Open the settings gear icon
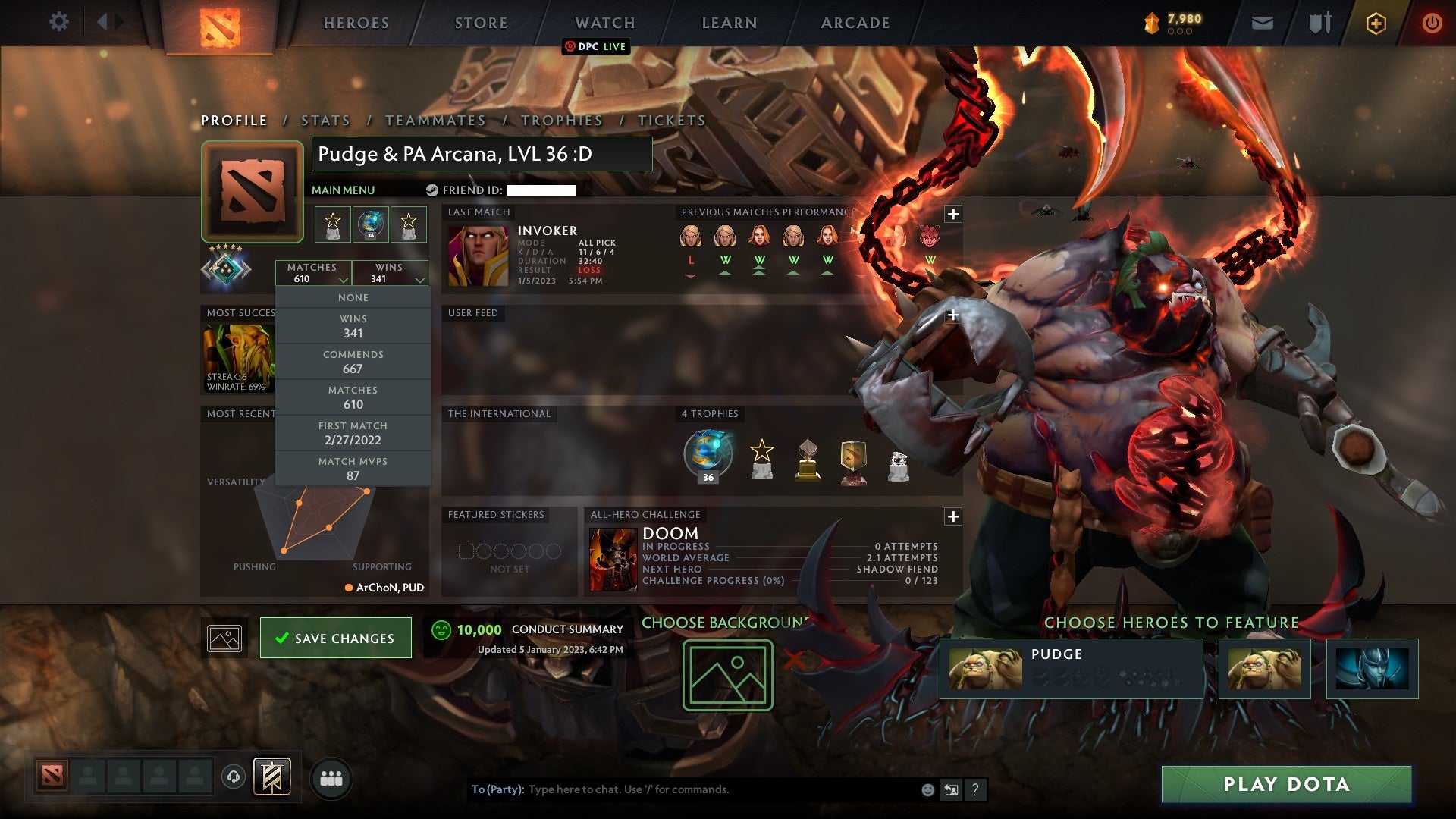The image size is (1456, 819). click(58, 22)
